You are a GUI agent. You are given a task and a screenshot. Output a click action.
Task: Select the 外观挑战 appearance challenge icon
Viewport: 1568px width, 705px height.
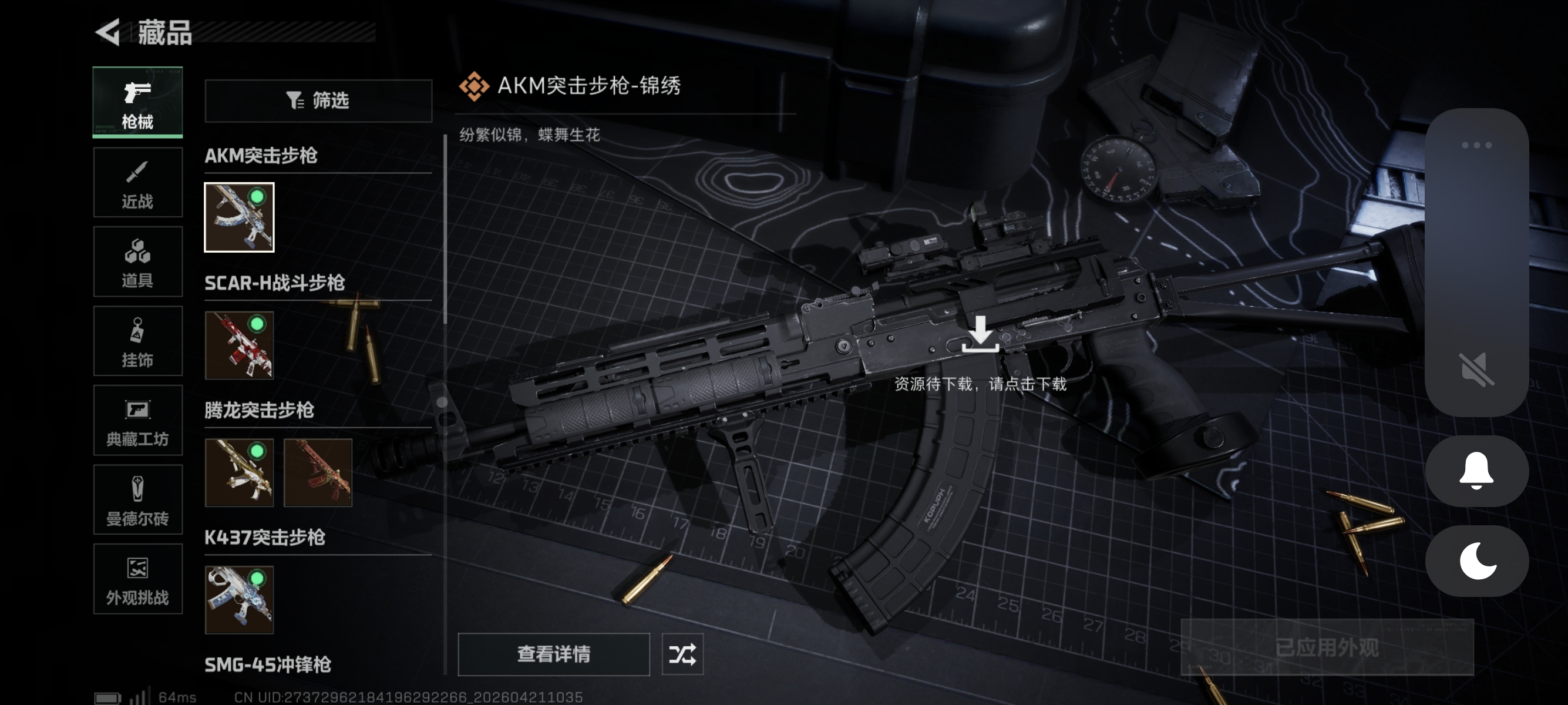click(137, 579)
